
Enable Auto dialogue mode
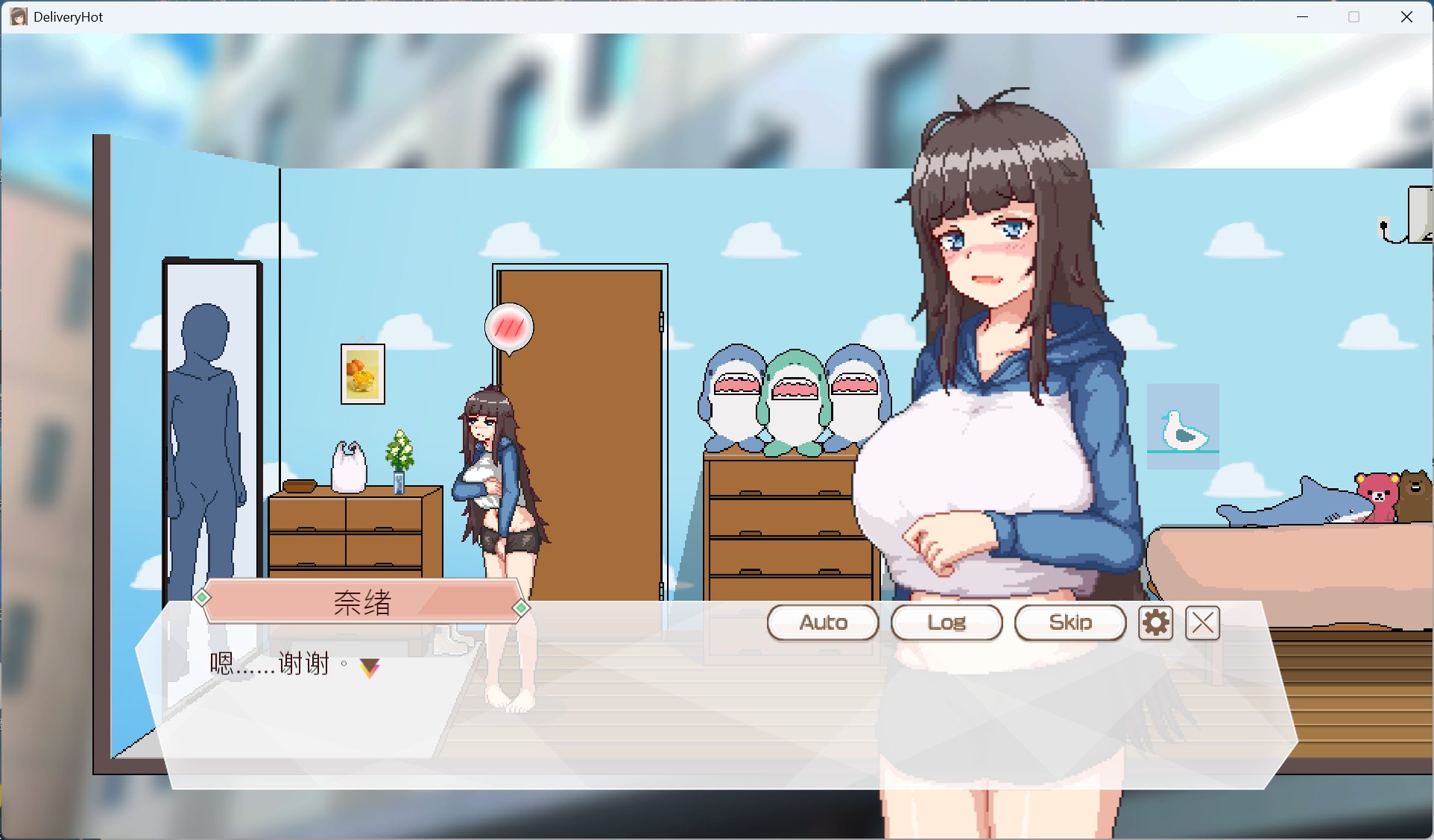click(823, 622)
